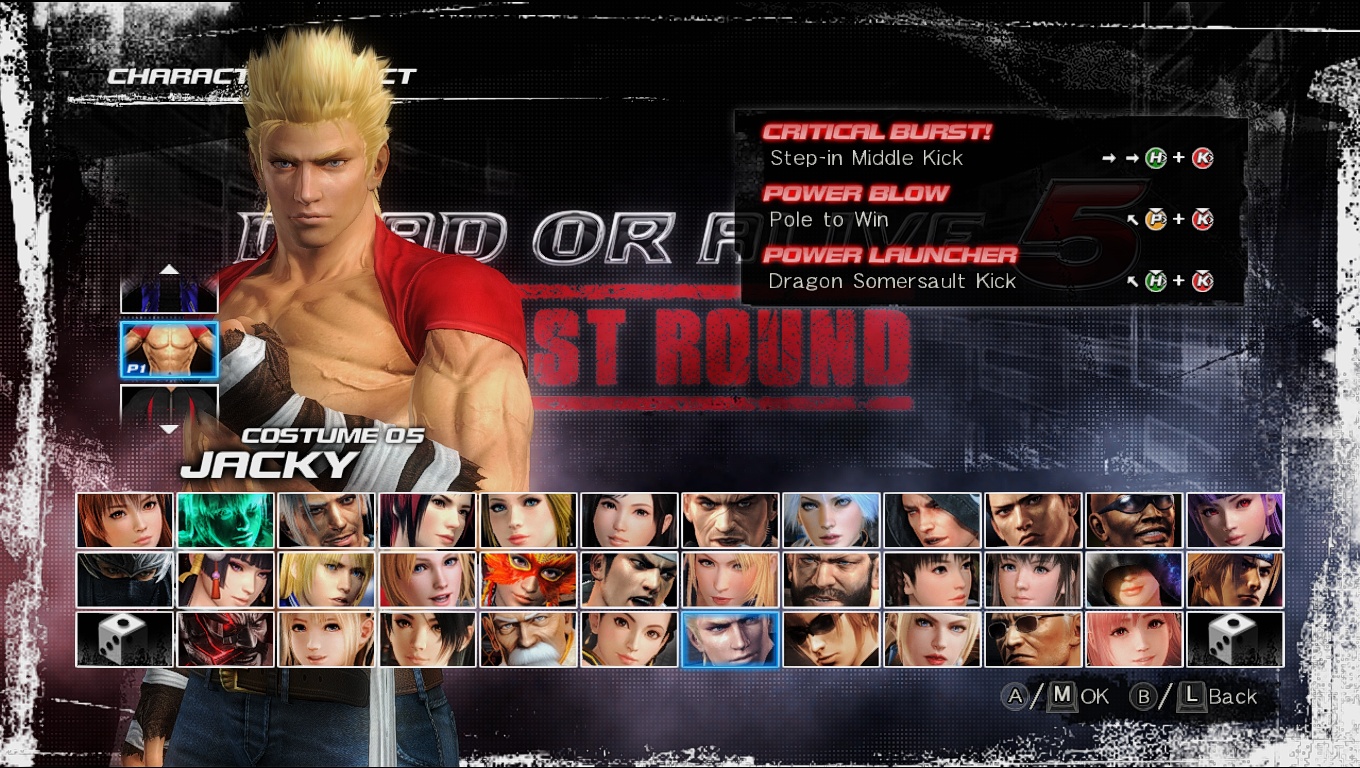
Task: Click the up arrow above costume previews
Action: pyautogui.click(x=170, y=269)
